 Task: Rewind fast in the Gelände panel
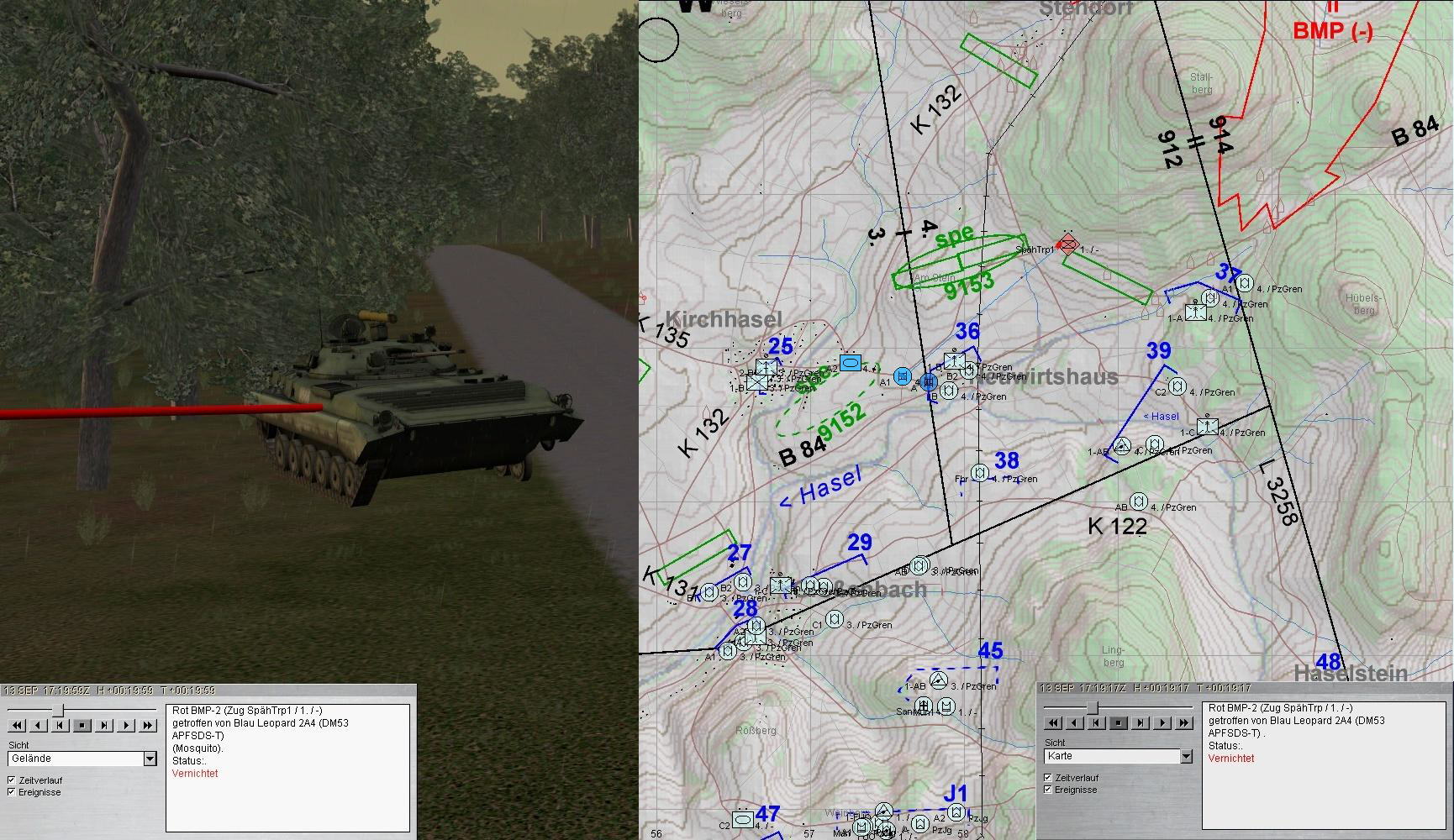tap(17, 725)
